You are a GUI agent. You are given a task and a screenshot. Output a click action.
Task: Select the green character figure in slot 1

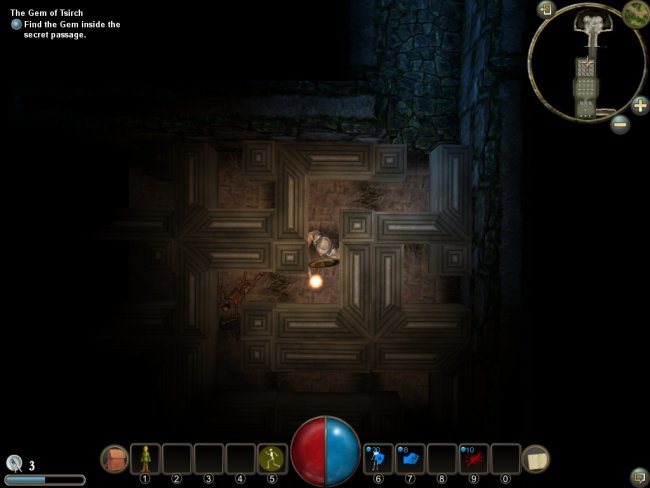(x=145, y=458)
